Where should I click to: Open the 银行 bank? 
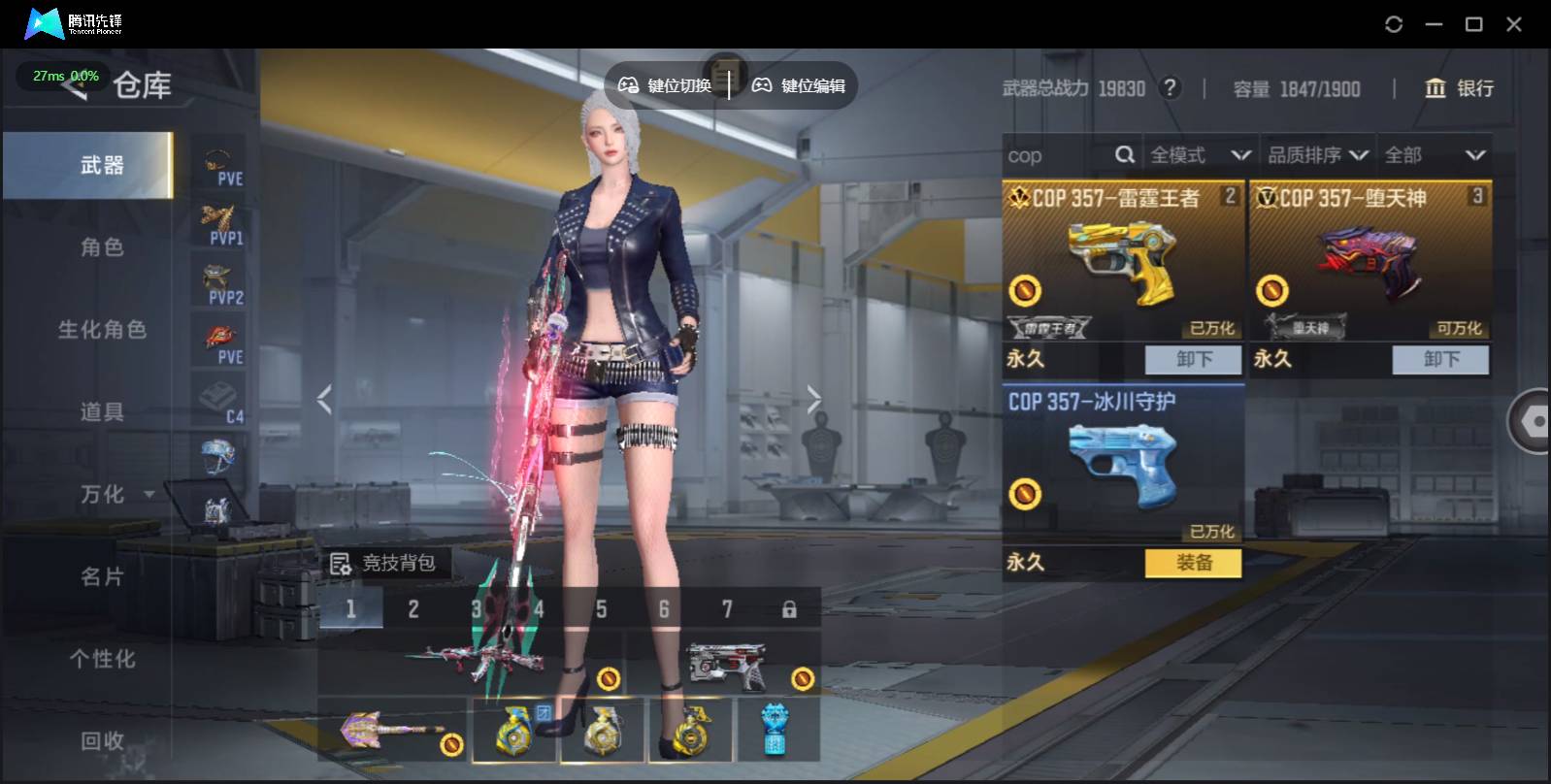tap(1459, 89)
